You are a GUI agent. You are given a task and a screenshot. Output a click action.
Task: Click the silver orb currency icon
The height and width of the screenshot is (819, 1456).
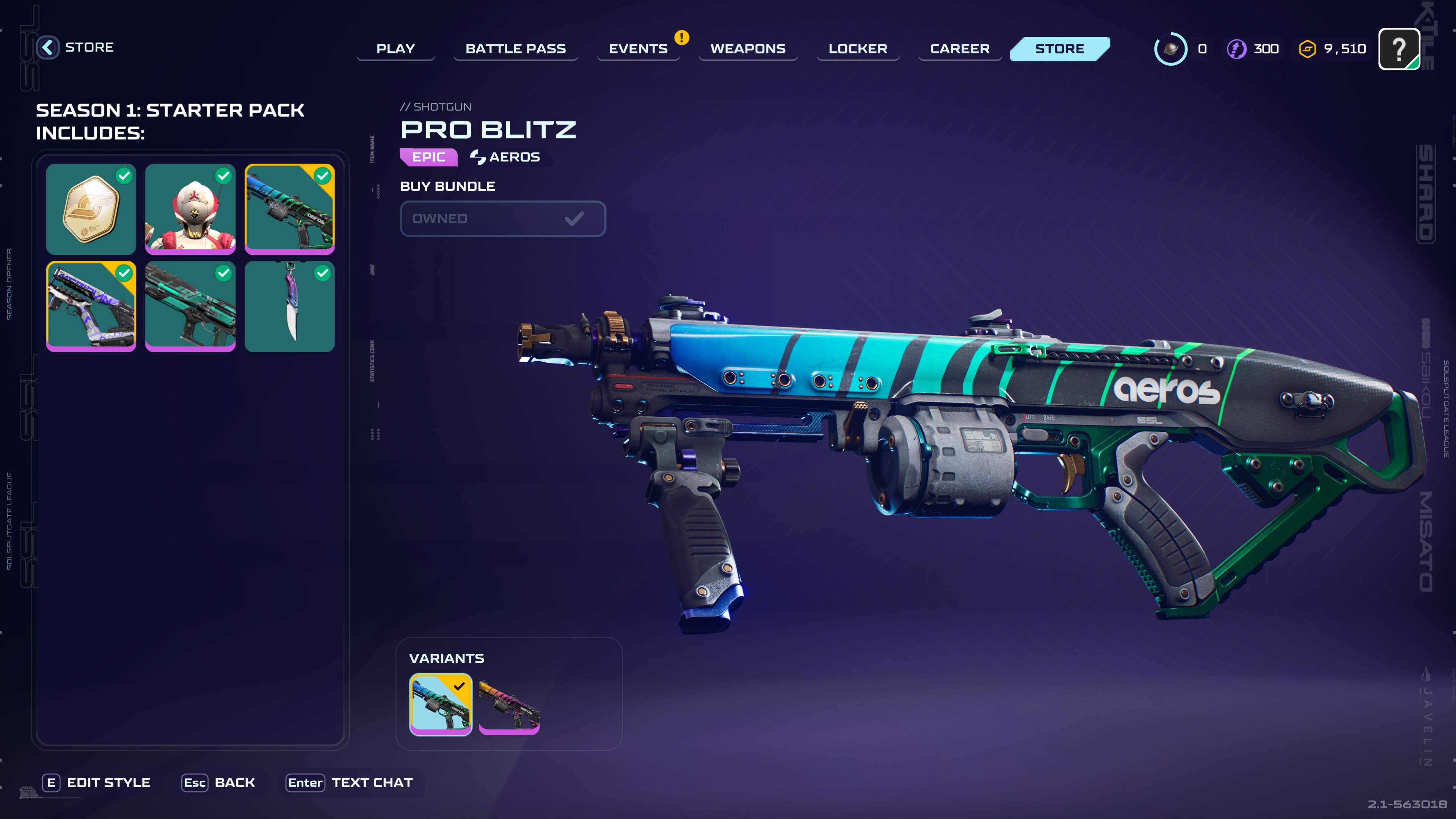point(1170,49)
